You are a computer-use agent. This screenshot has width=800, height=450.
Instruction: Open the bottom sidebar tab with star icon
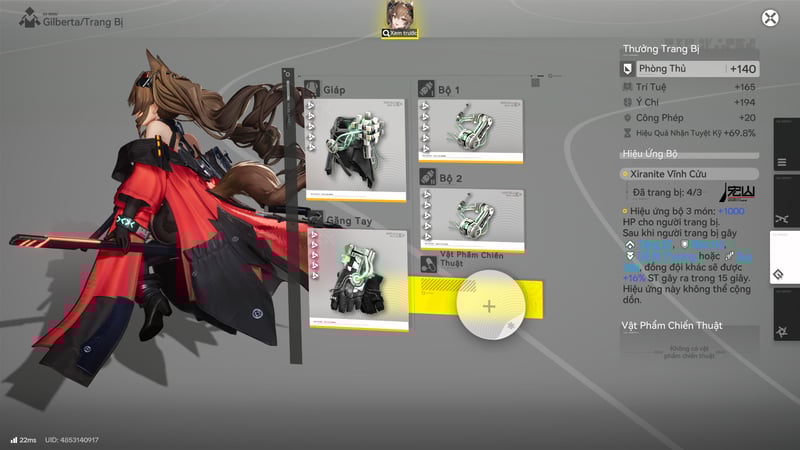781,332
